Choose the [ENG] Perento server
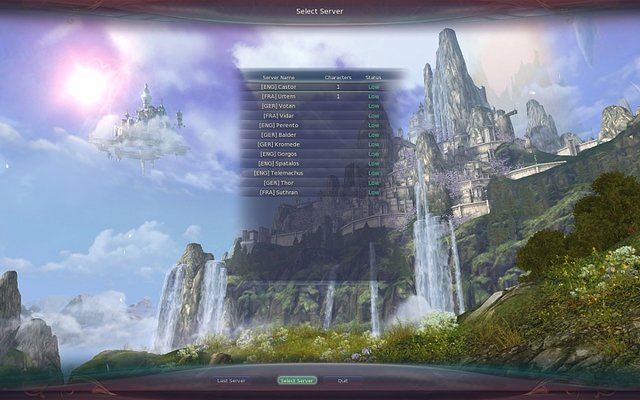The image size is (640, 400). pyautogui.click(x=279, y=125)
